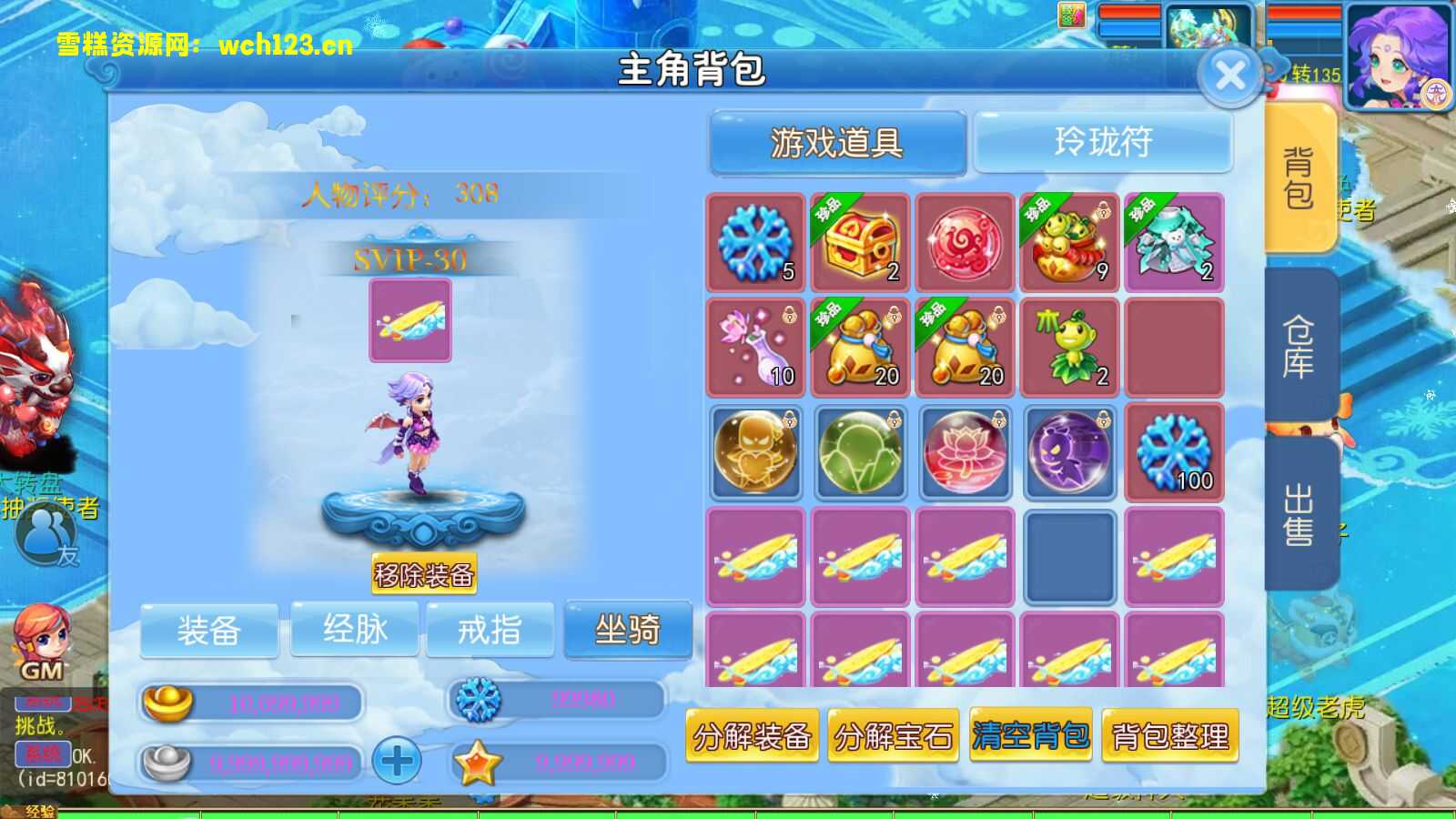Screen dimensions: 1456x819
Task: Select the lotus flower skill orb
Action: 964,452
